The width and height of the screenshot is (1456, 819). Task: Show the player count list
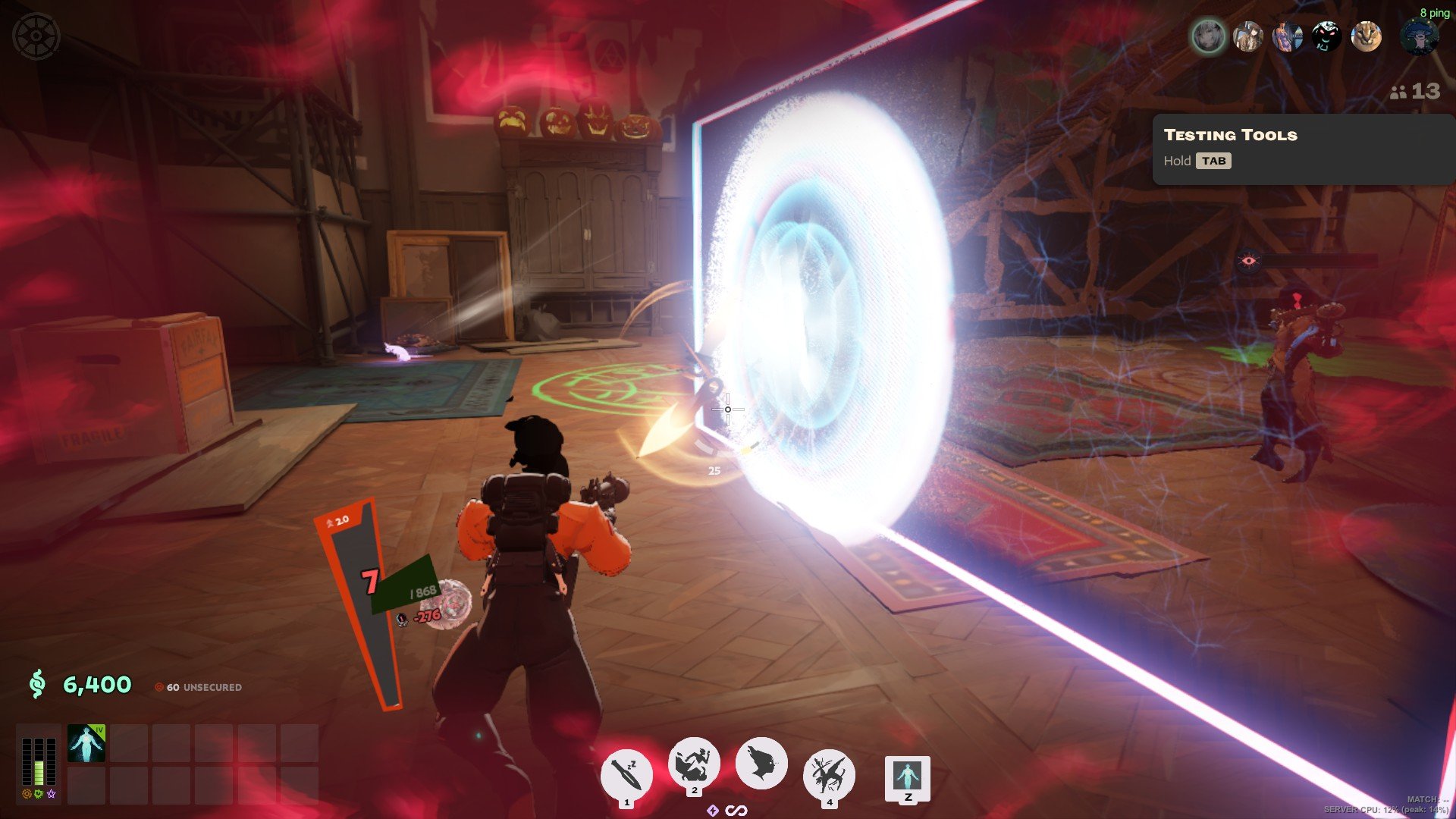coord(1414,92)
